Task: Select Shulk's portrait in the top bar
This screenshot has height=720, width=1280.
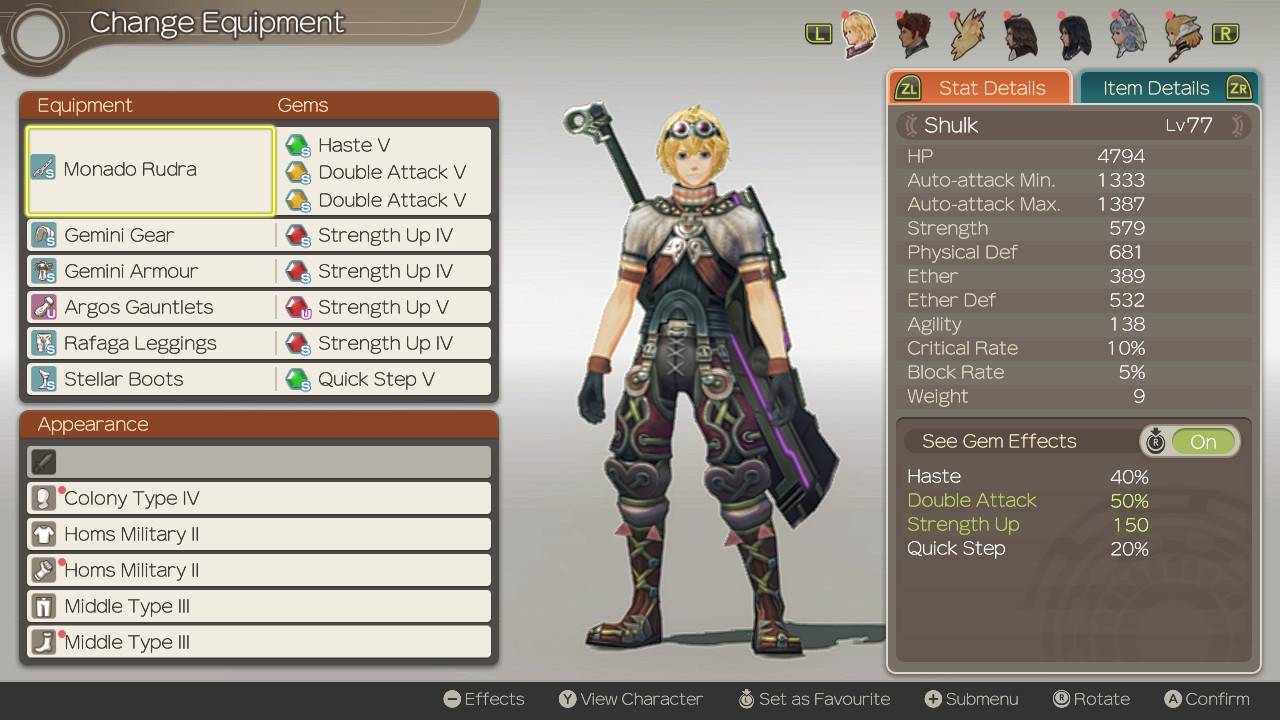Action: coord(858,34)
